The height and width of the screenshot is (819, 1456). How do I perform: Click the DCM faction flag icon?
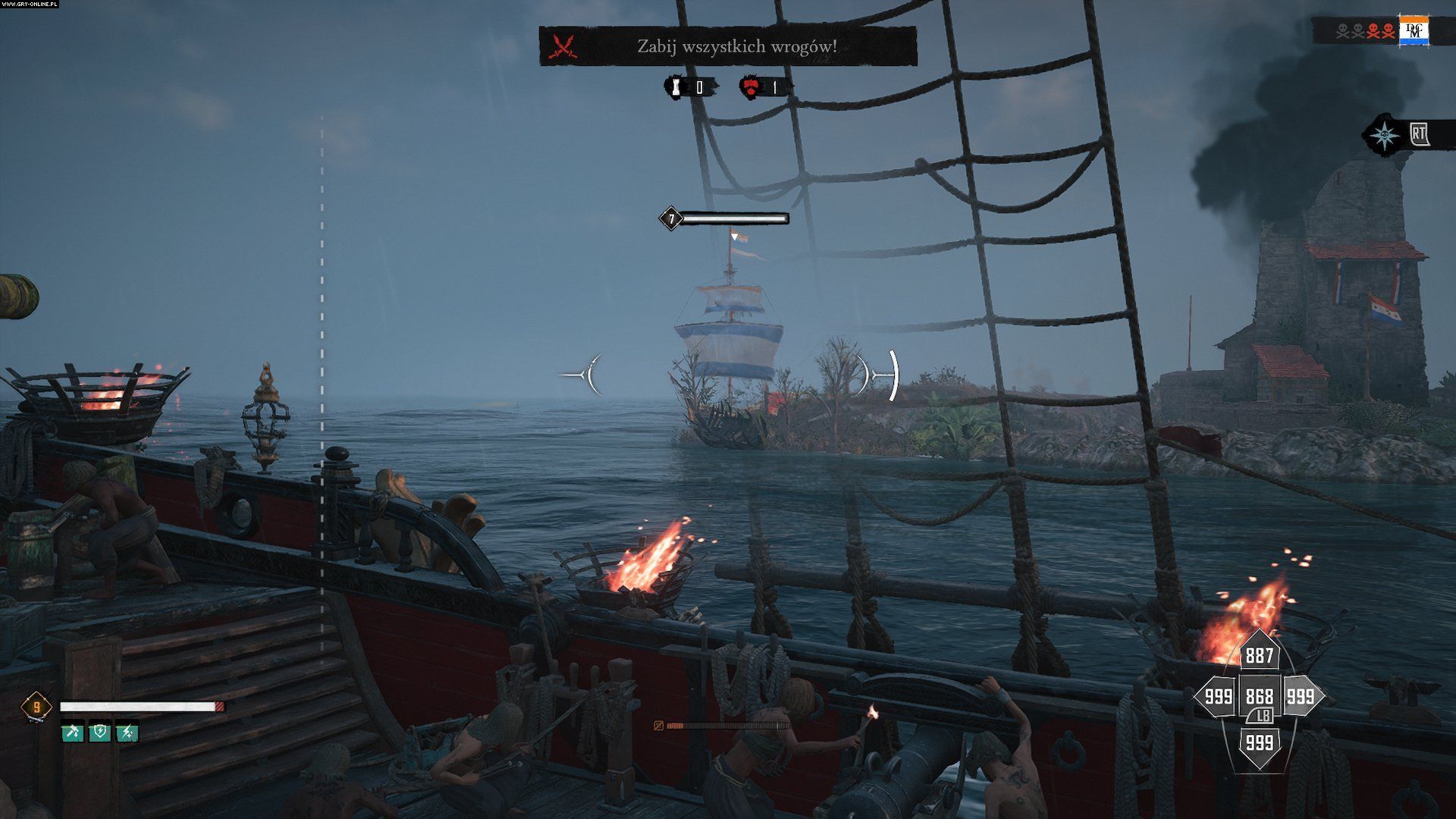(x=1414, y=31)
